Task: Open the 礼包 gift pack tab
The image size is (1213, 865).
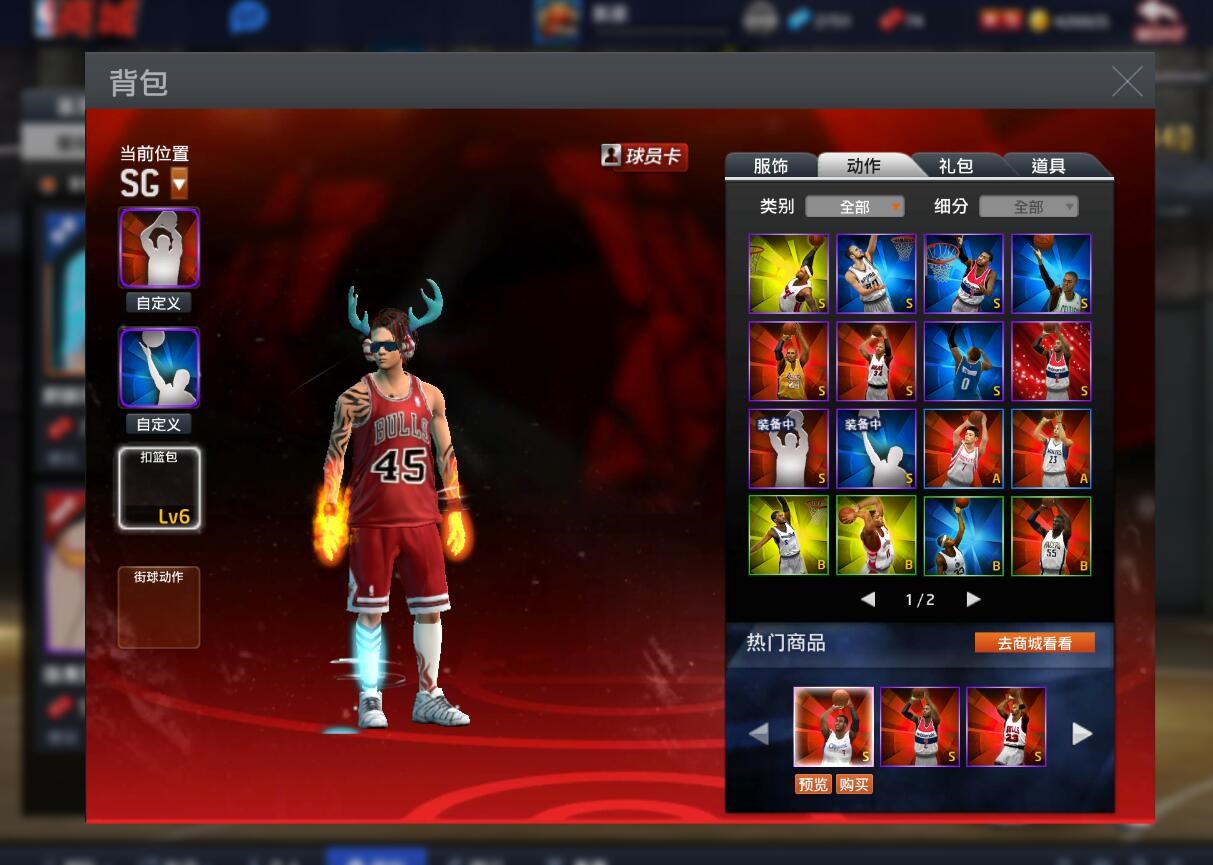Action: (x=956, y=166)
